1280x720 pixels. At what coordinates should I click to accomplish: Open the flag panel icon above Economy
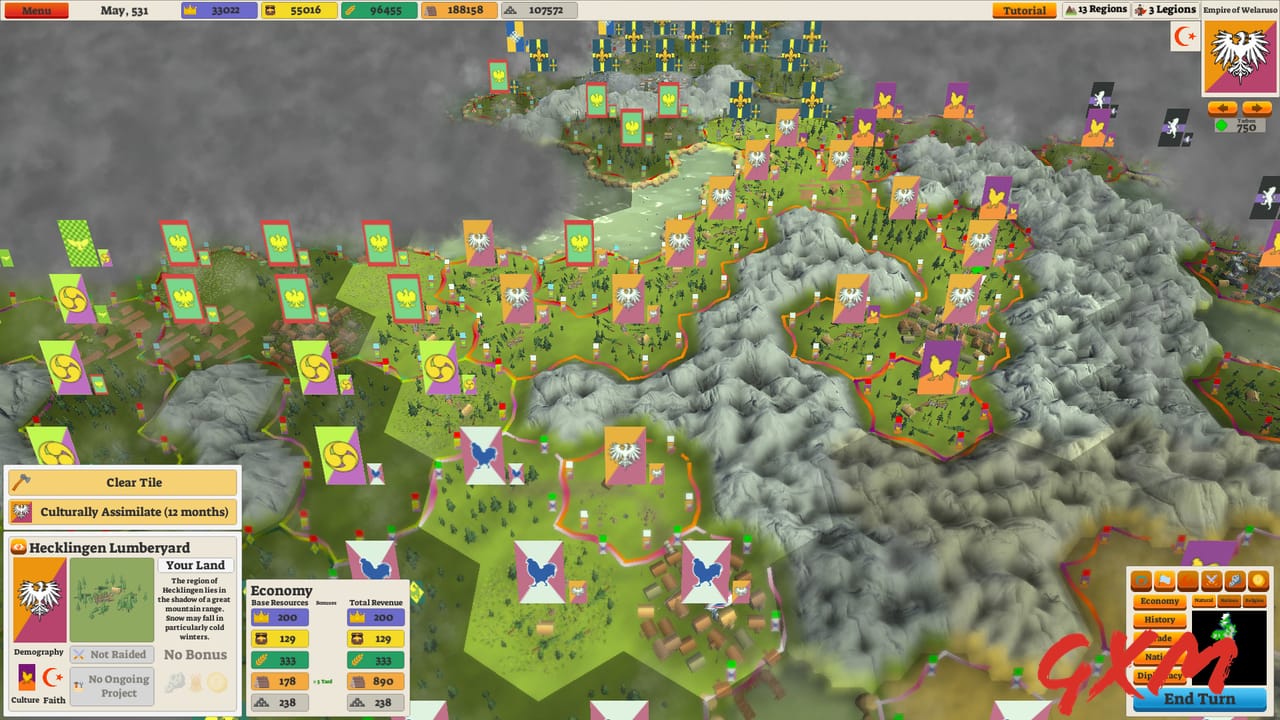click(x=1164, y=580)
